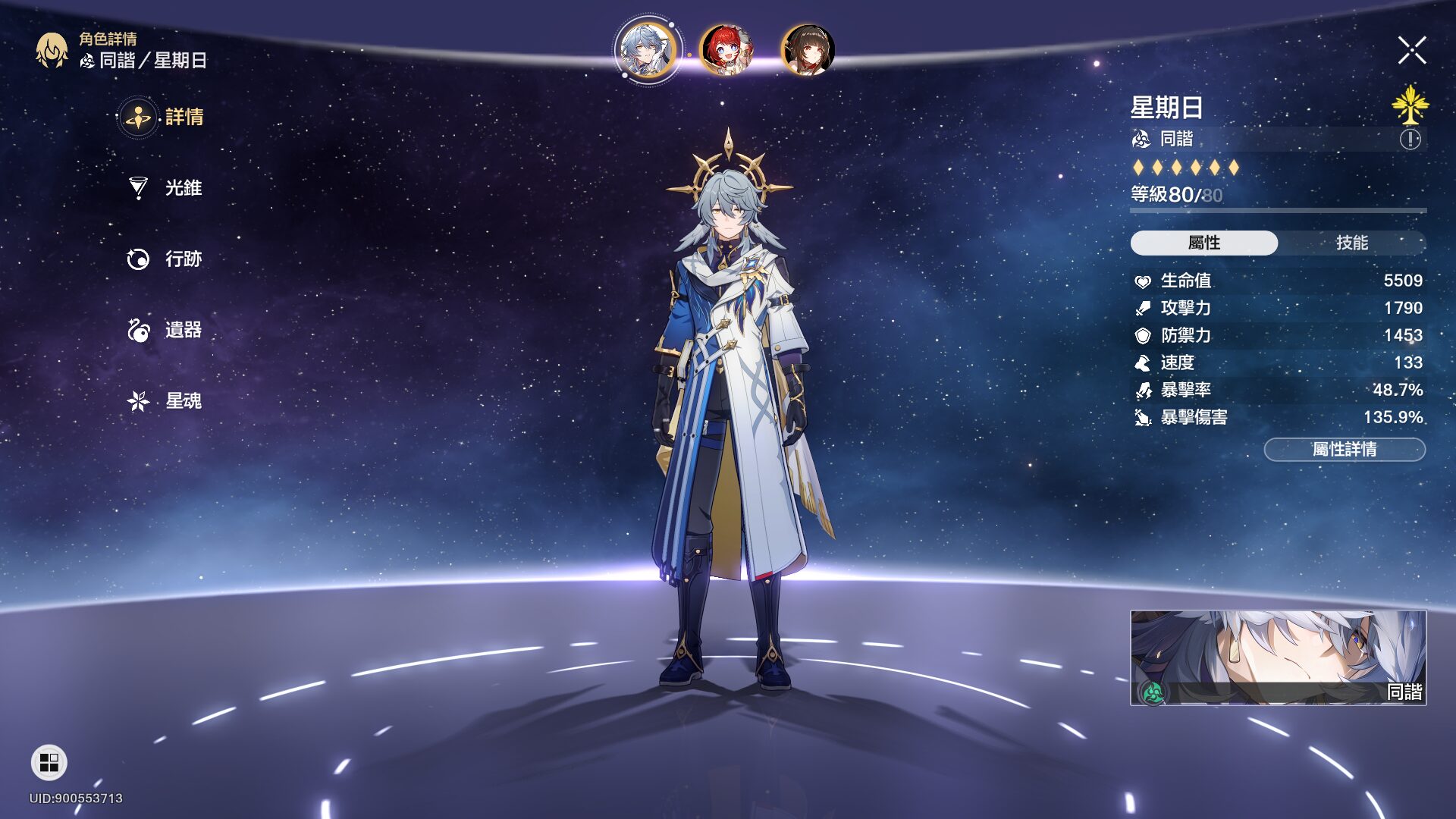Go to the 行跡 traces menu
Image resolution: width=1456 pixels, height=819 pixels.
[x=165, y=259]
